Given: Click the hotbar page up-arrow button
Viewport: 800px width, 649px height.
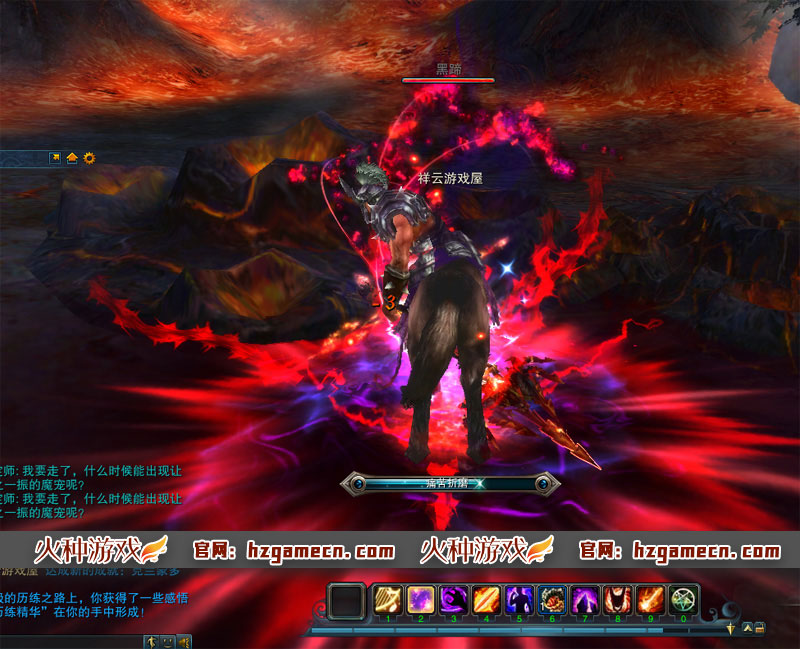Looking at the screenshot, I should point(746,627).
